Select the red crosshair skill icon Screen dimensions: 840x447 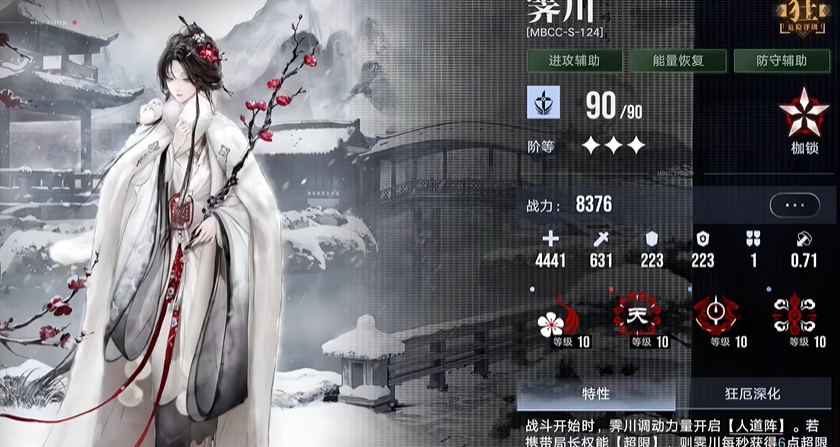(713, 314)
